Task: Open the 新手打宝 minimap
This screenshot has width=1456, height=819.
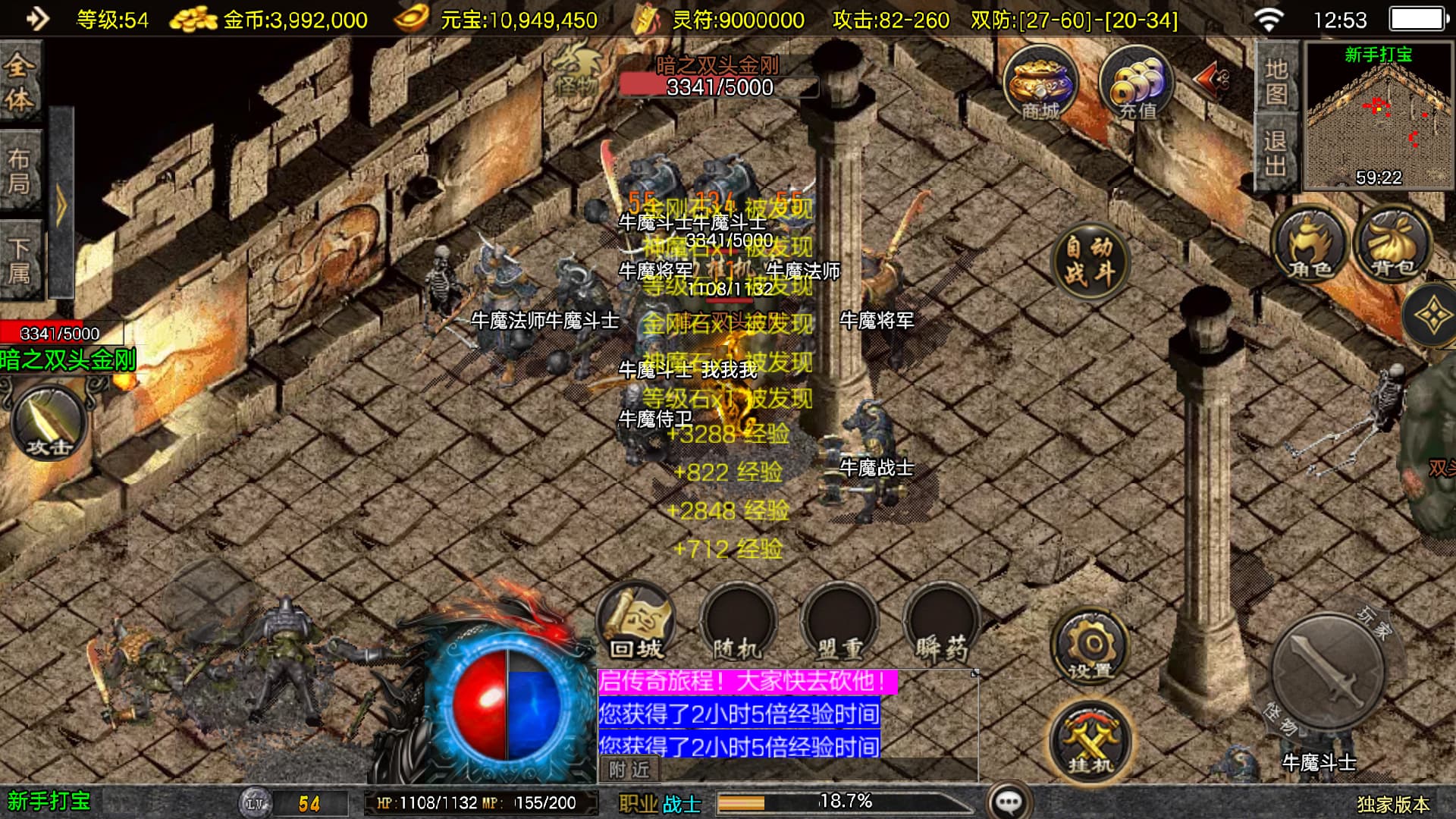Action: (1379, 115)
